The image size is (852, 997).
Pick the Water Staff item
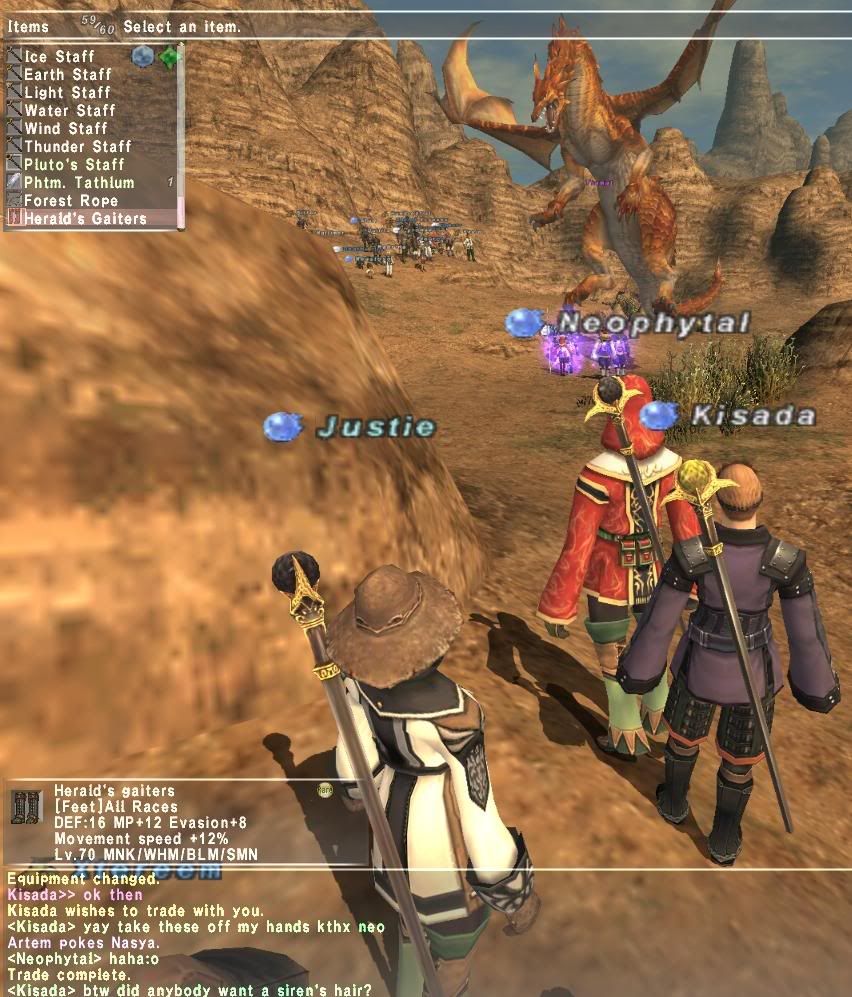point(70,110)
